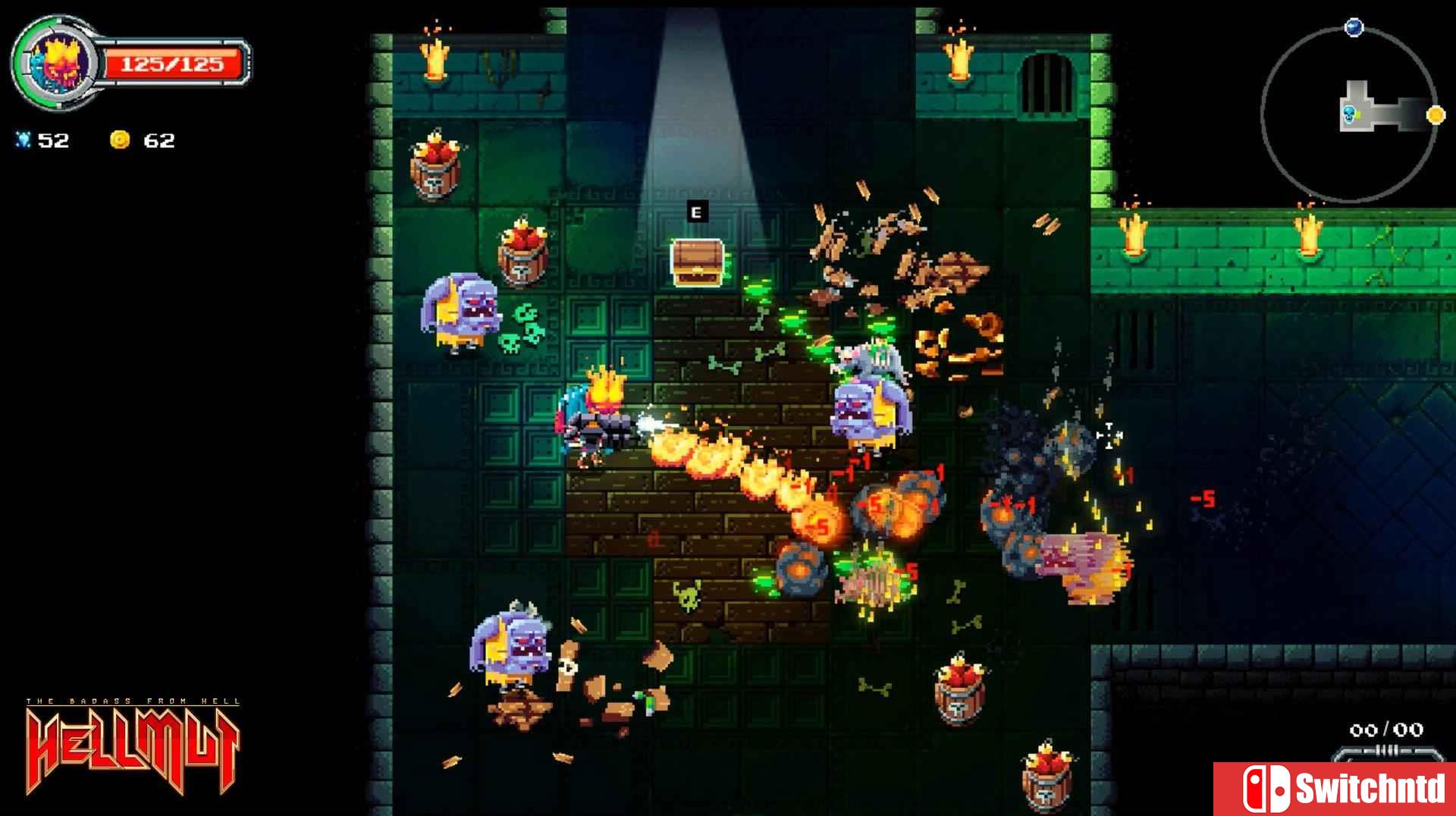Screen dimensions: 1456x816
Task: Click the flaming skull character portrait
Action: click(x=56, y=63)
